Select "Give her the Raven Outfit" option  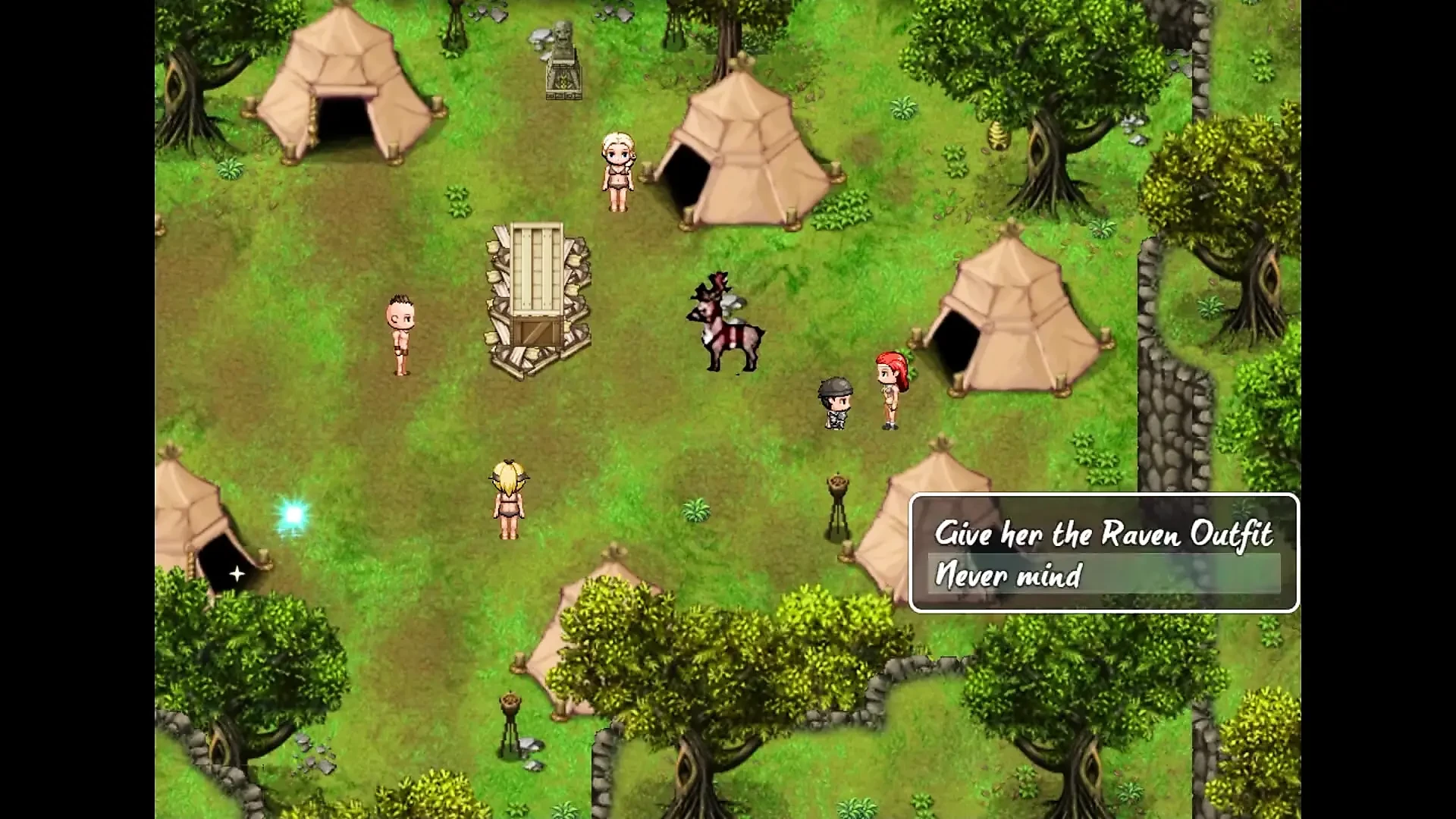point(1105,533)
